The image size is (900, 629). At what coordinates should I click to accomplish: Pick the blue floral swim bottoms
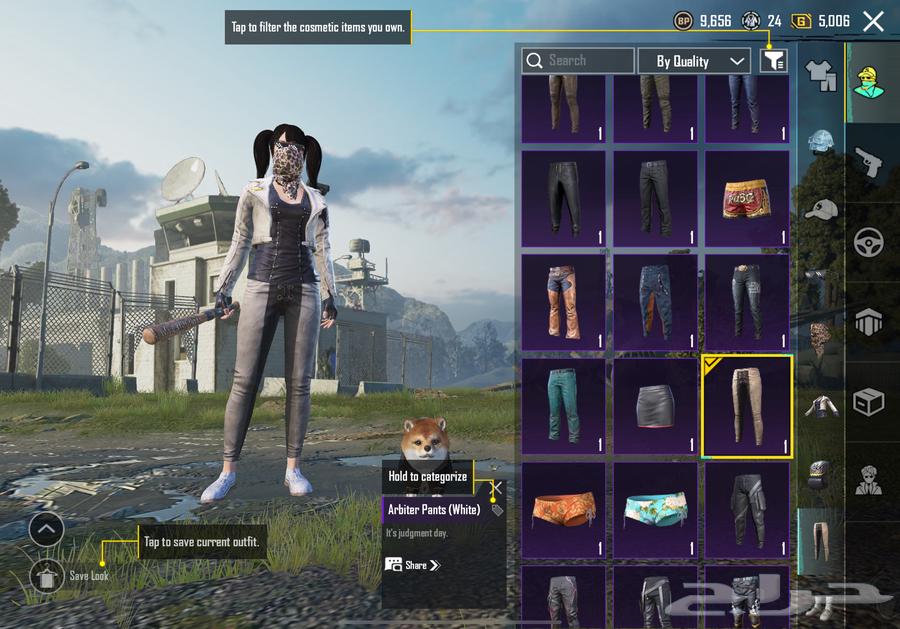pos(655,509)
